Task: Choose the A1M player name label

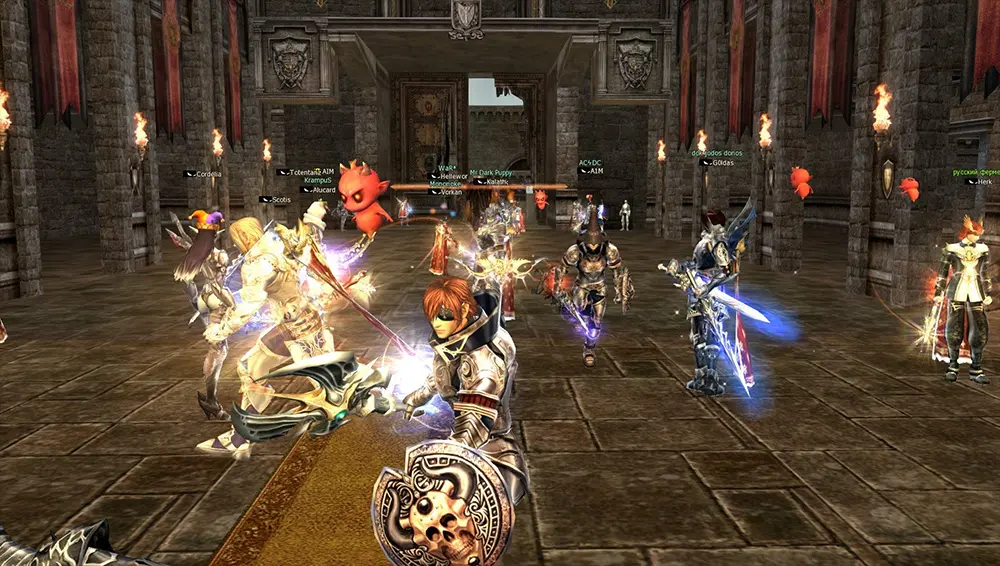Action: (x=594, y=171)
